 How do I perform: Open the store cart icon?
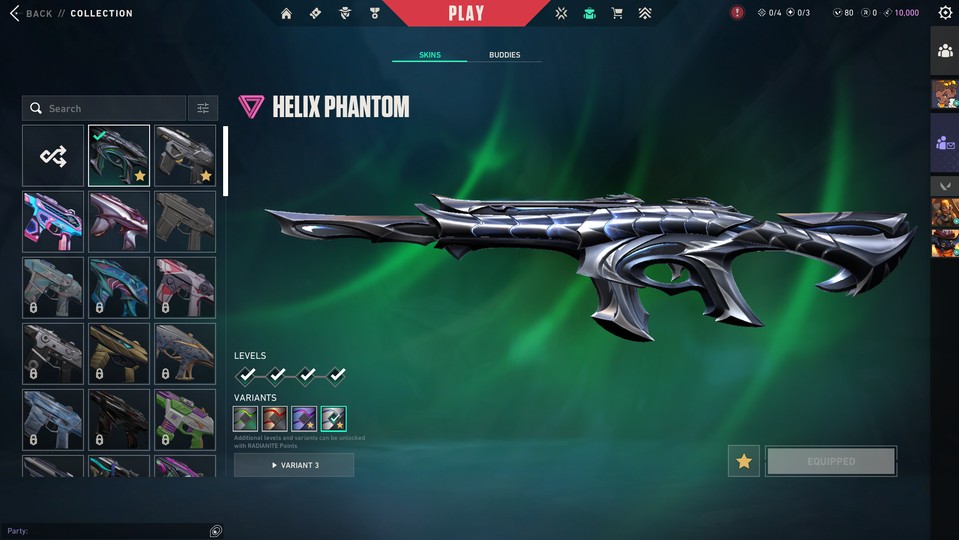point(617,13)
